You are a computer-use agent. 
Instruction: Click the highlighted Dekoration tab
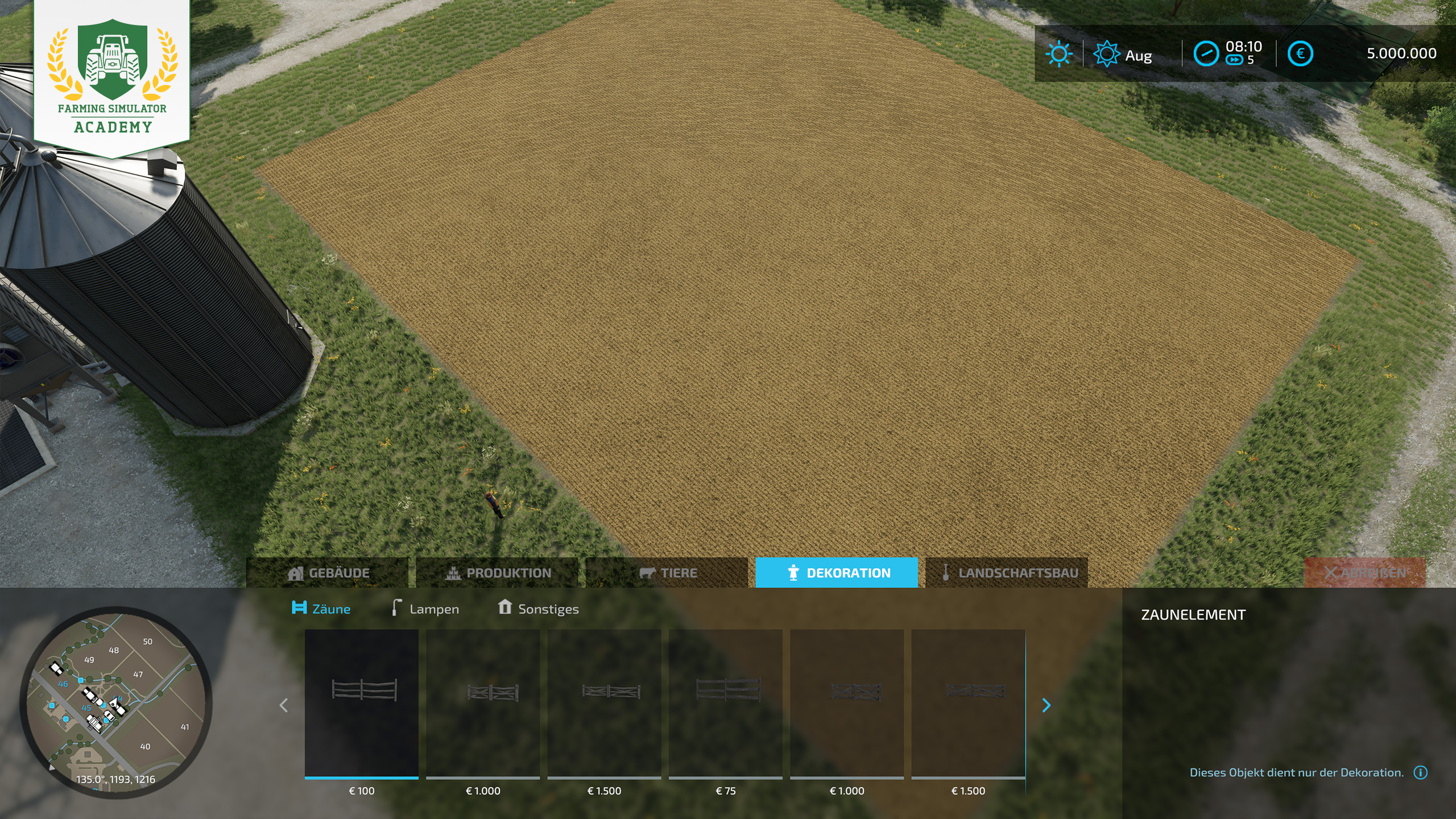836,573
